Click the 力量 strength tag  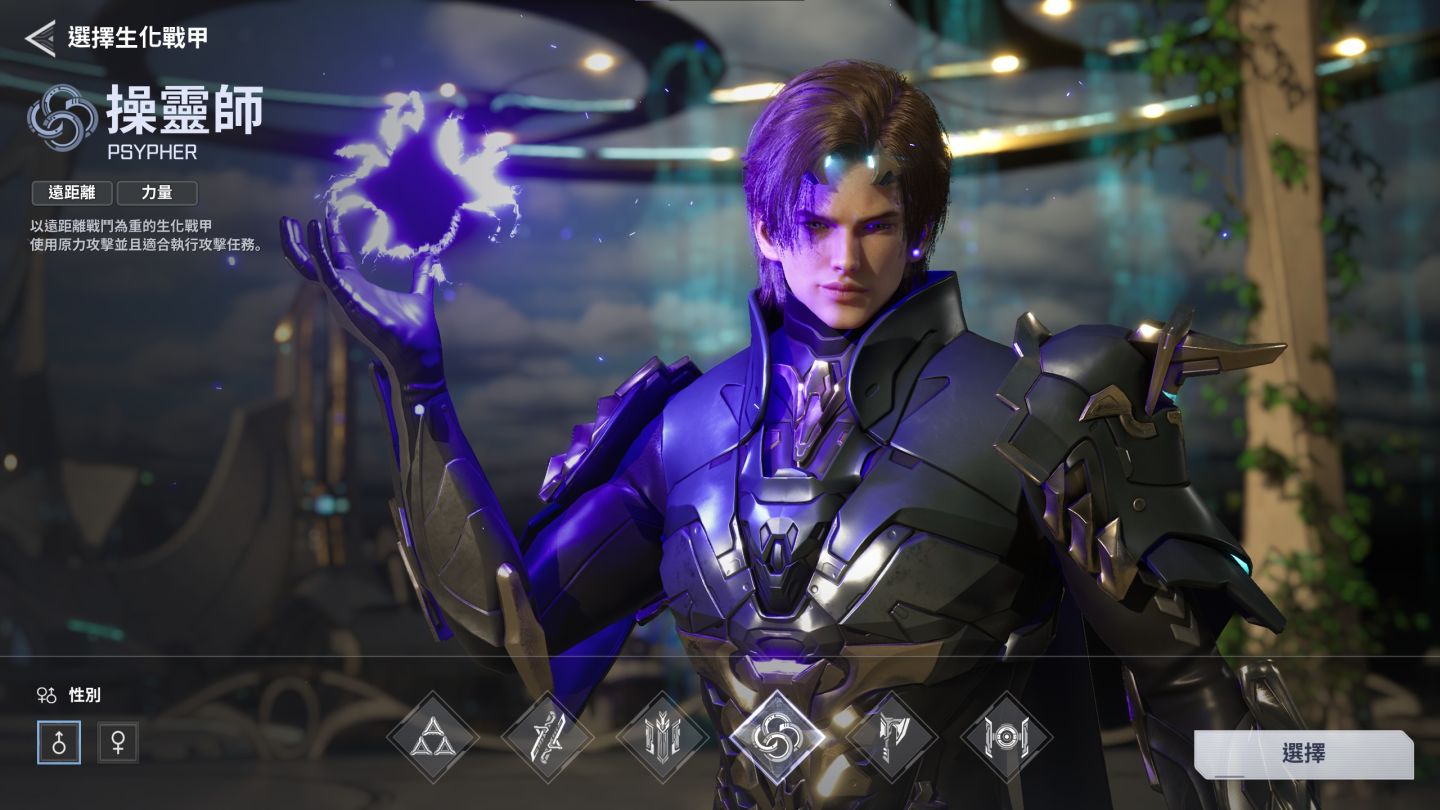click(157, 193)
